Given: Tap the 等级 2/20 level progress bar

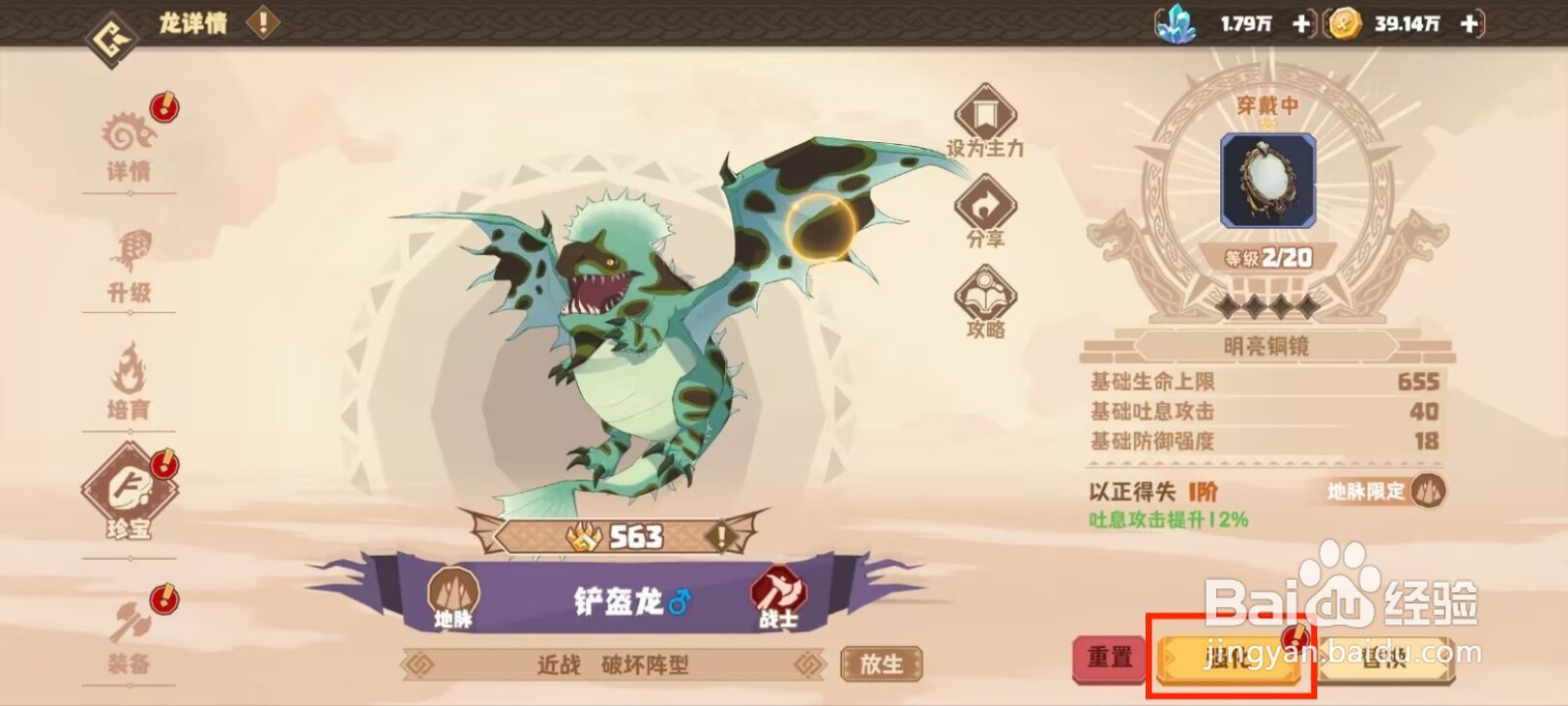Looking at the screenshot, I should [1265, 257].
